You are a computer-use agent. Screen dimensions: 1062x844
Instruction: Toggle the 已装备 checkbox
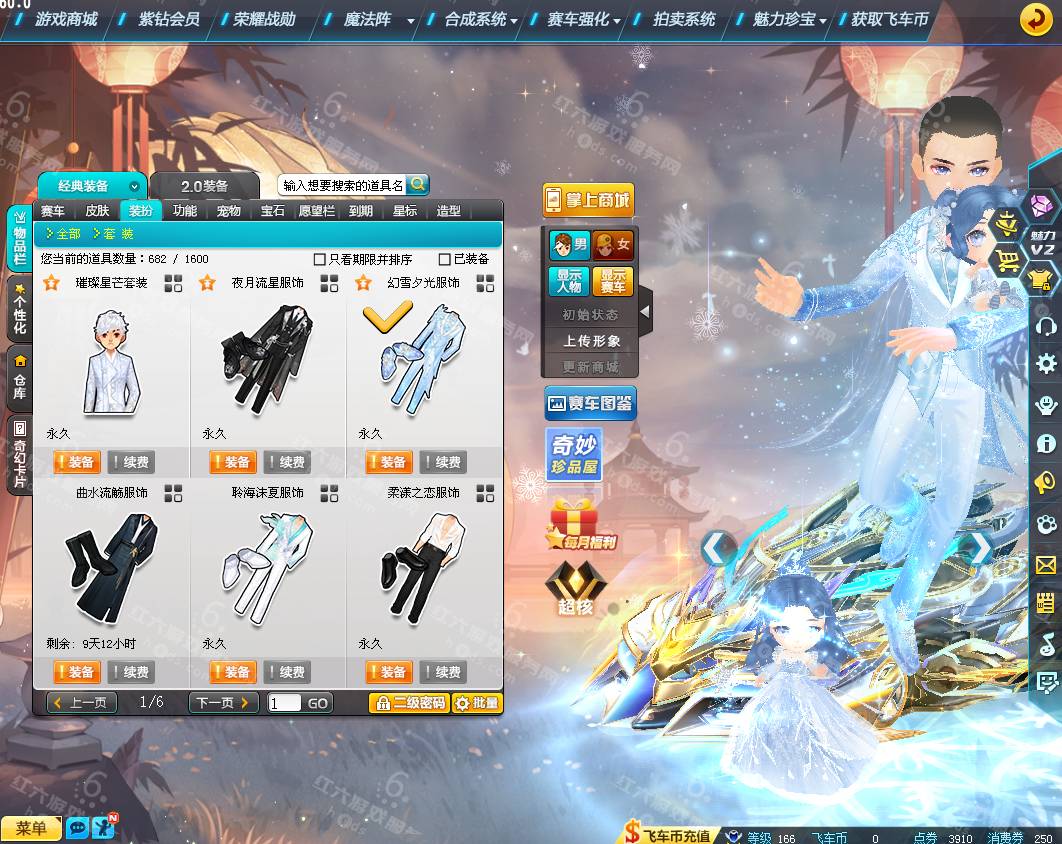click(445, 259)
